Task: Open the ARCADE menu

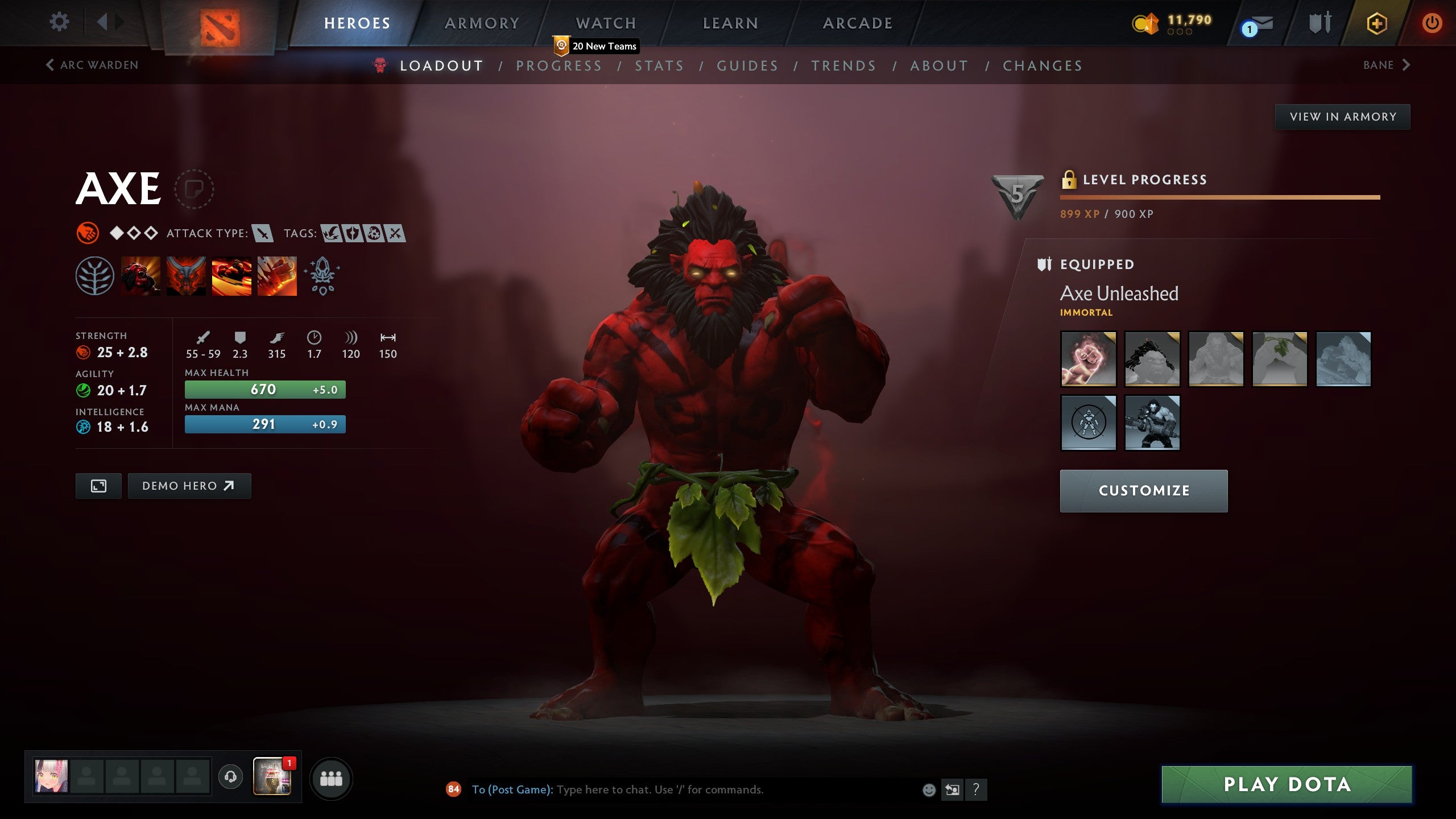Action: (x=857, y=23)
